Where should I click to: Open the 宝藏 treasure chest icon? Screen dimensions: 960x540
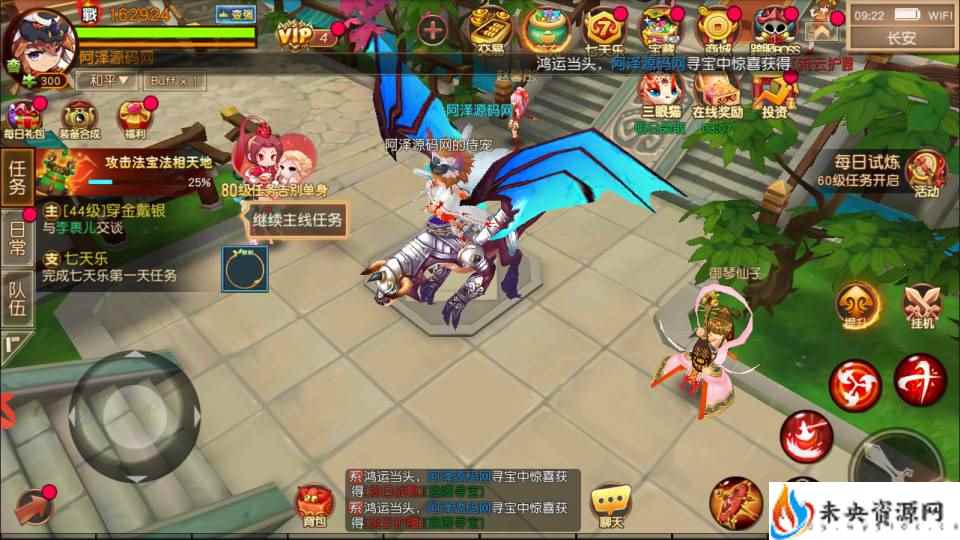point(659,27)
